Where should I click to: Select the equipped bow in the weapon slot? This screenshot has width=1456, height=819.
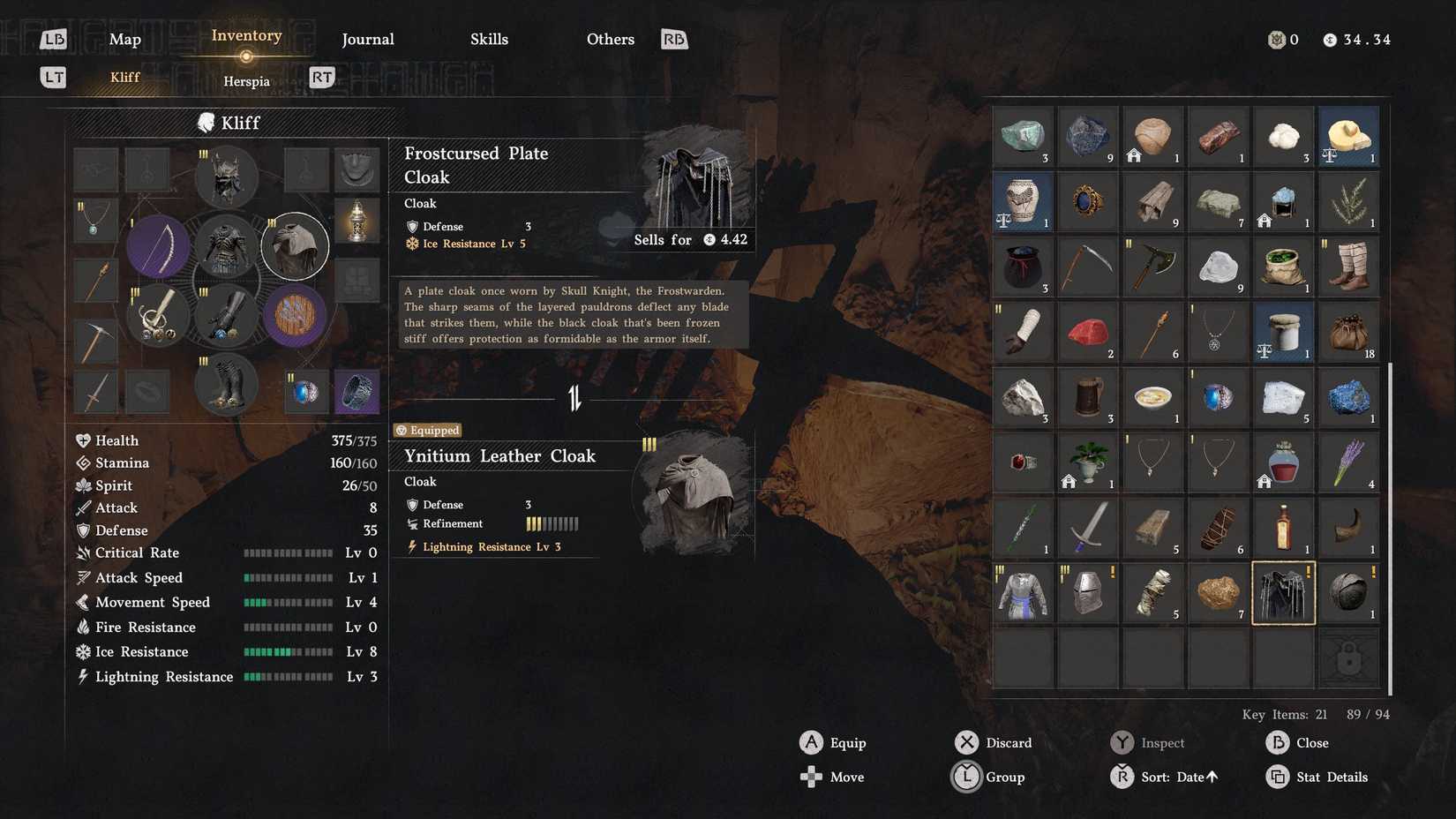159,245
